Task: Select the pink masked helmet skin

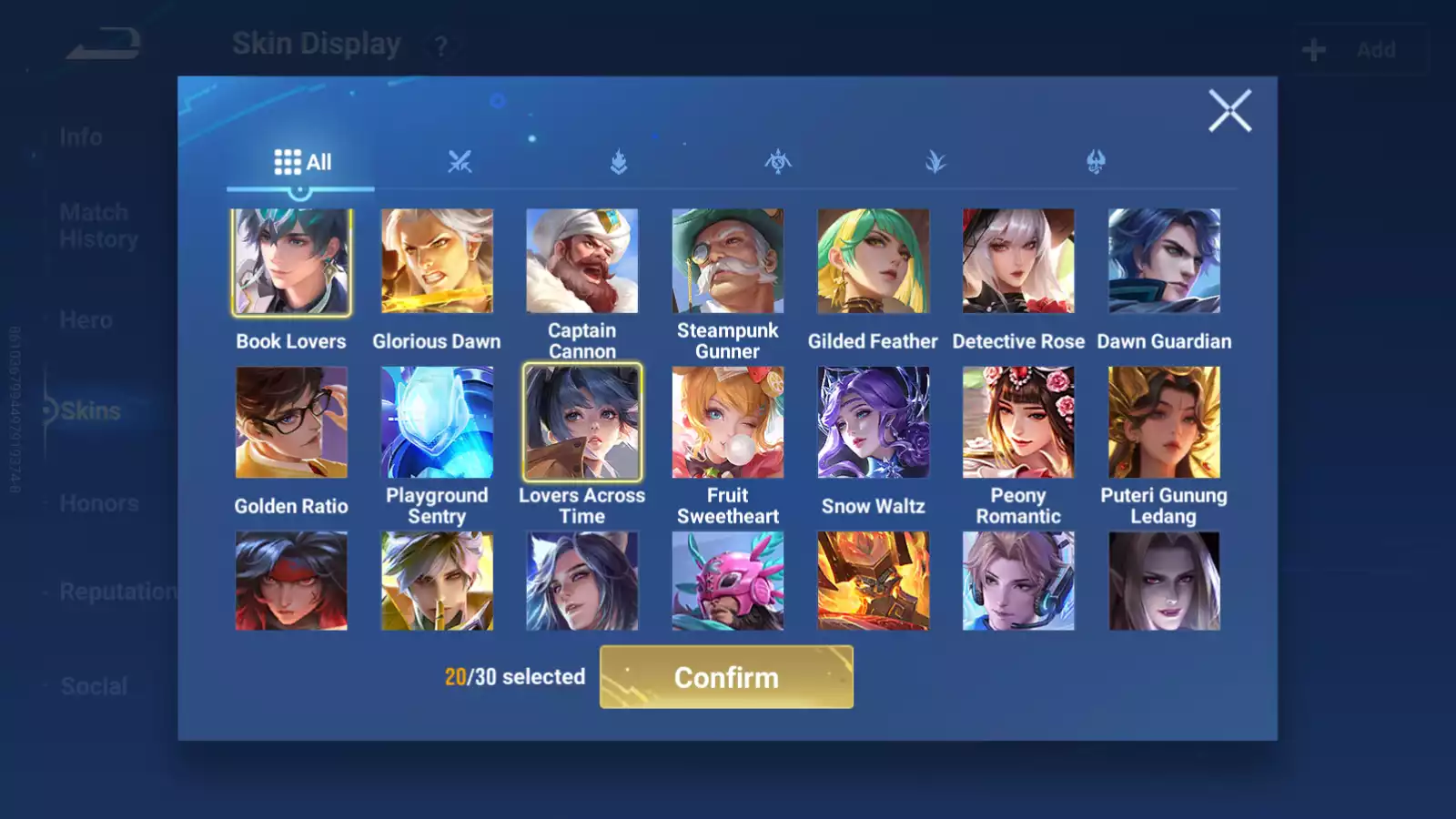Action: tap(728, 581)
